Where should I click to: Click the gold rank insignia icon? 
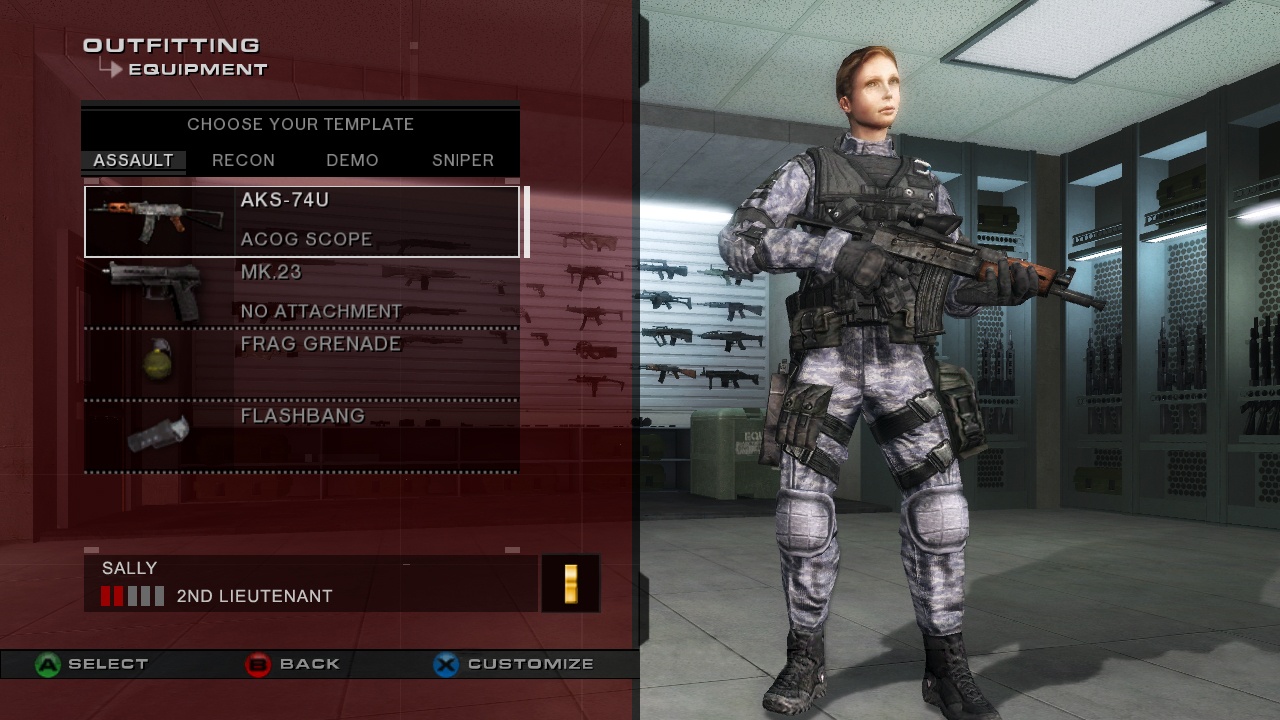[x=569, y=584]
